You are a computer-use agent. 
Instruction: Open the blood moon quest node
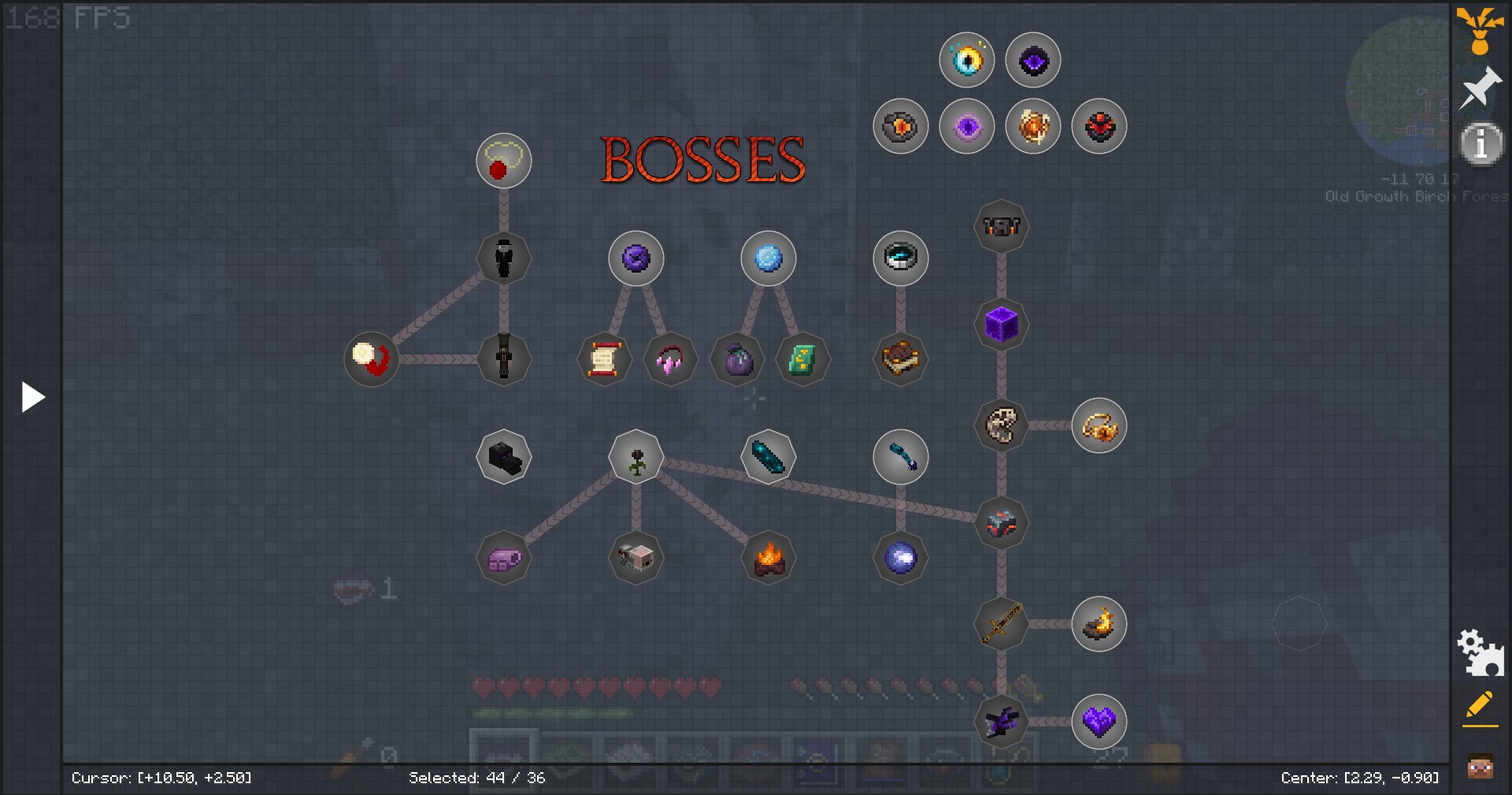(x=372, y=359)
